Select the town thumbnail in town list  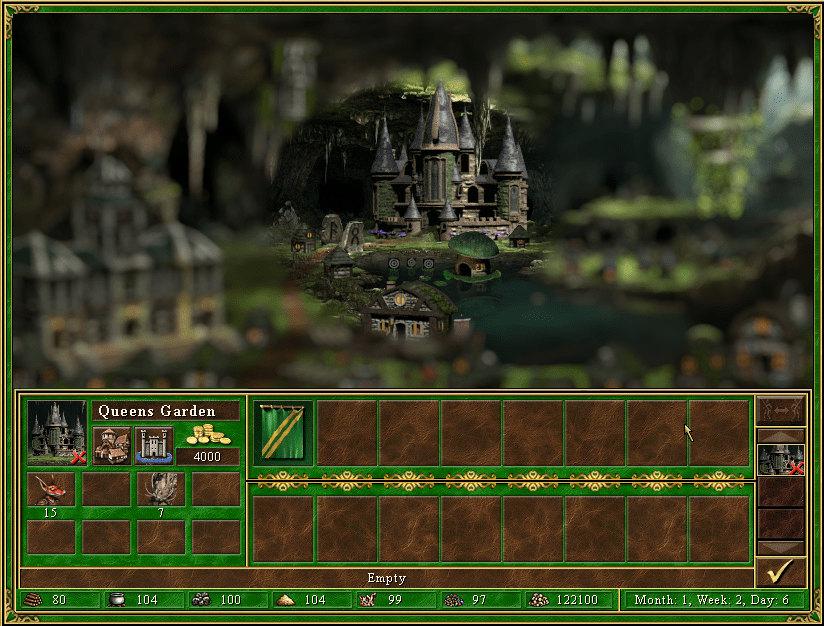(781, 459)
